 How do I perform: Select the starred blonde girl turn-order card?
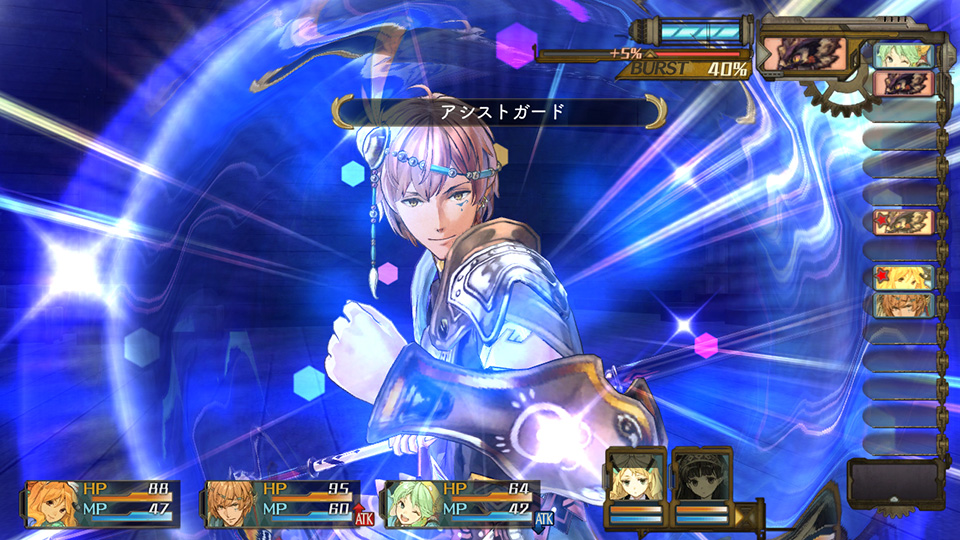(x=904, y=277)
